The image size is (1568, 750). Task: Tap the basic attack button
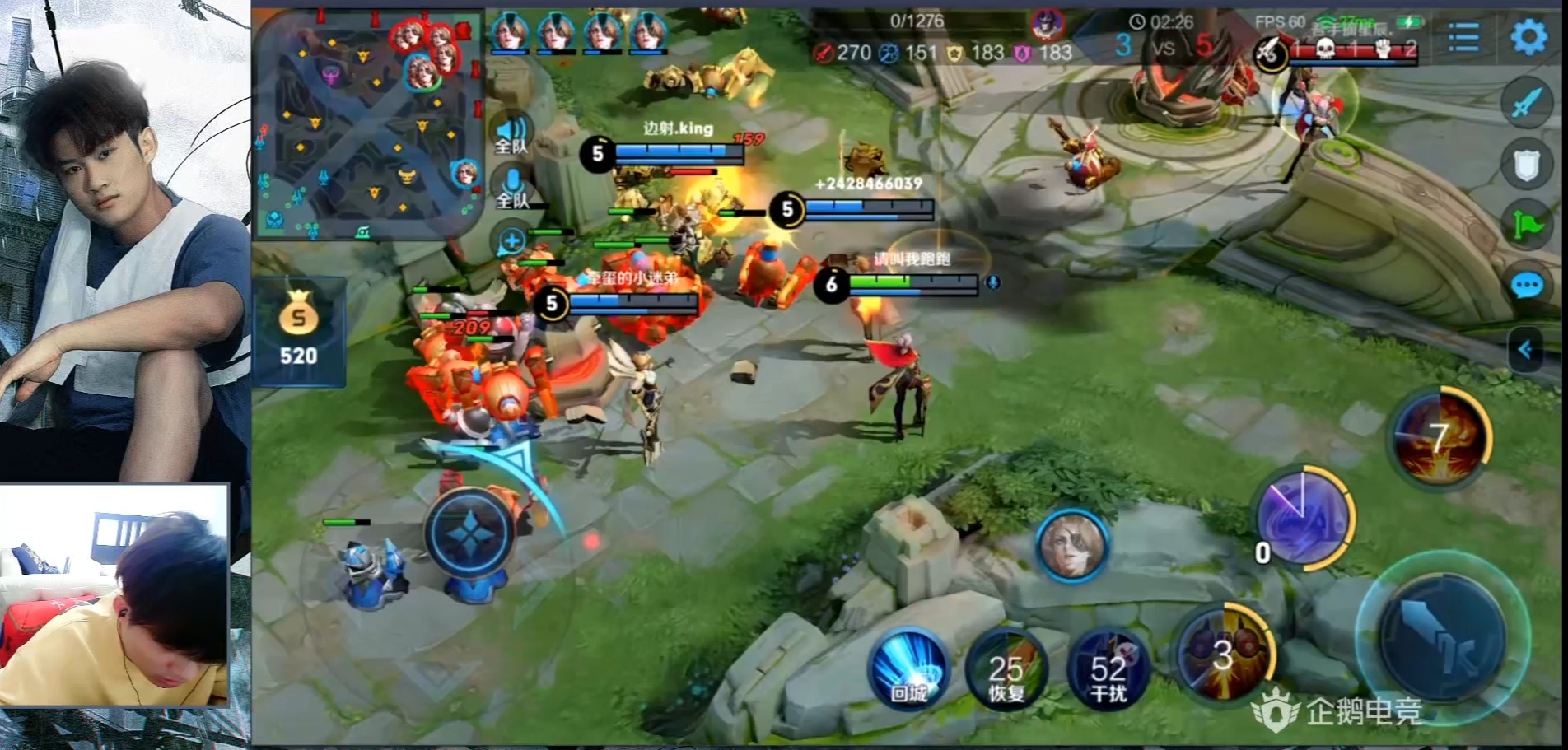pos(1442,638)
